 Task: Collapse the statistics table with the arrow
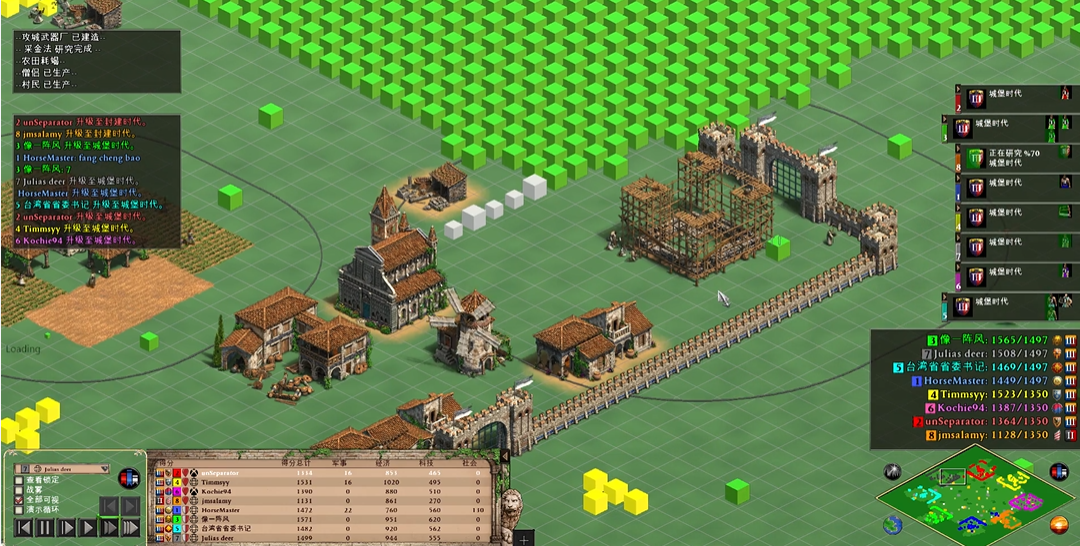coord(504,456)
